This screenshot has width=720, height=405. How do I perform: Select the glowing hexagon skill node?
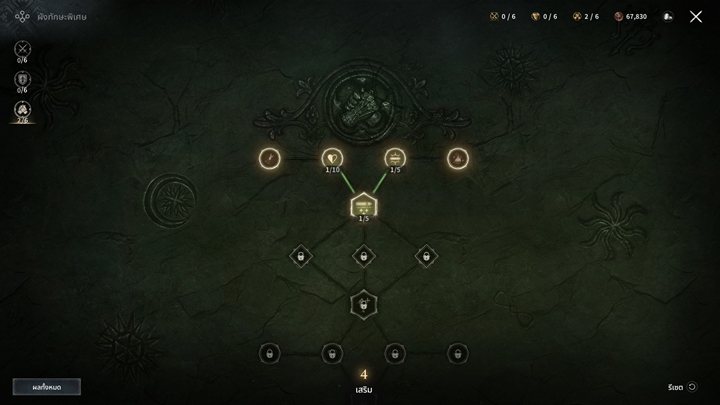[x=364, y=206]
